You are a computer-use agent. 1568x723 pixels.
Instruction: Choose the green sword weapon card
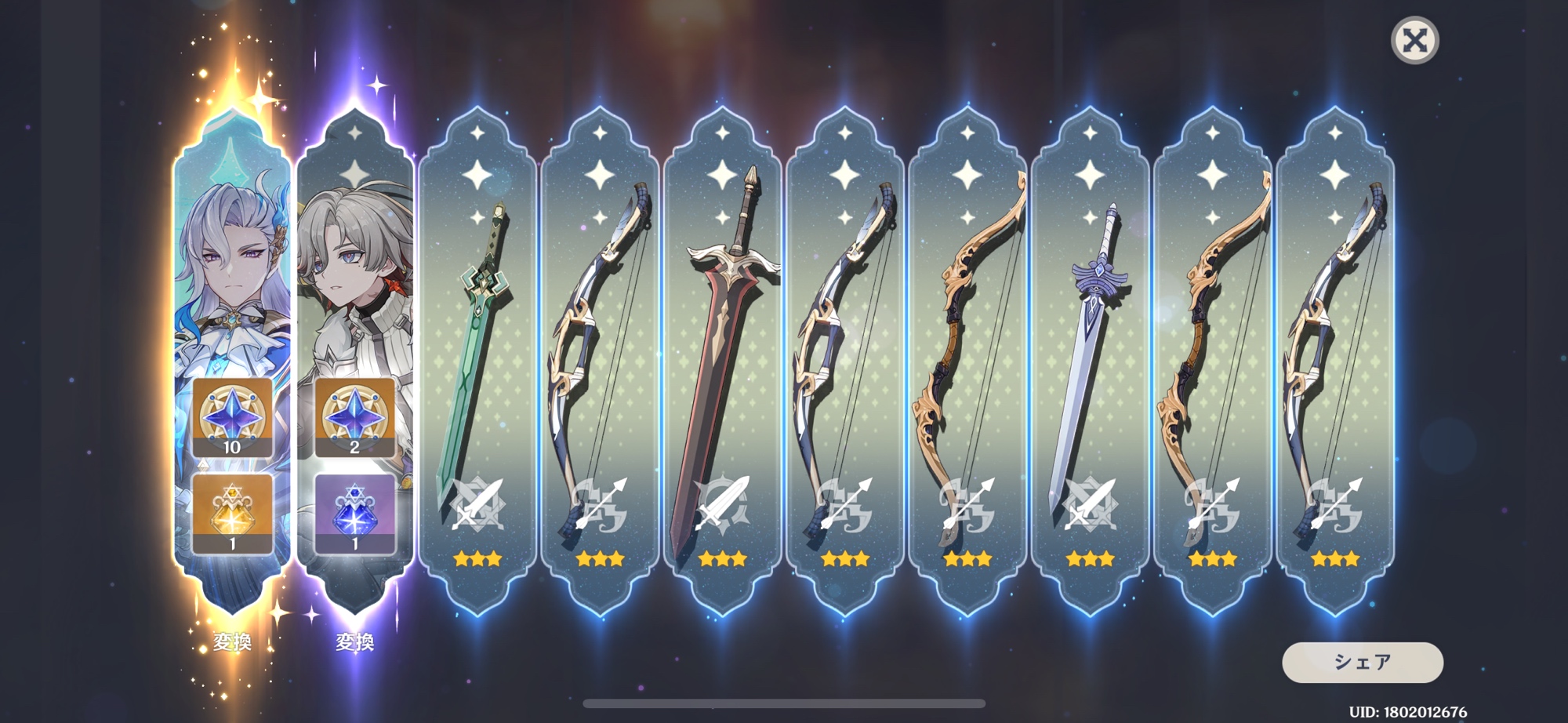pos(477,361)
